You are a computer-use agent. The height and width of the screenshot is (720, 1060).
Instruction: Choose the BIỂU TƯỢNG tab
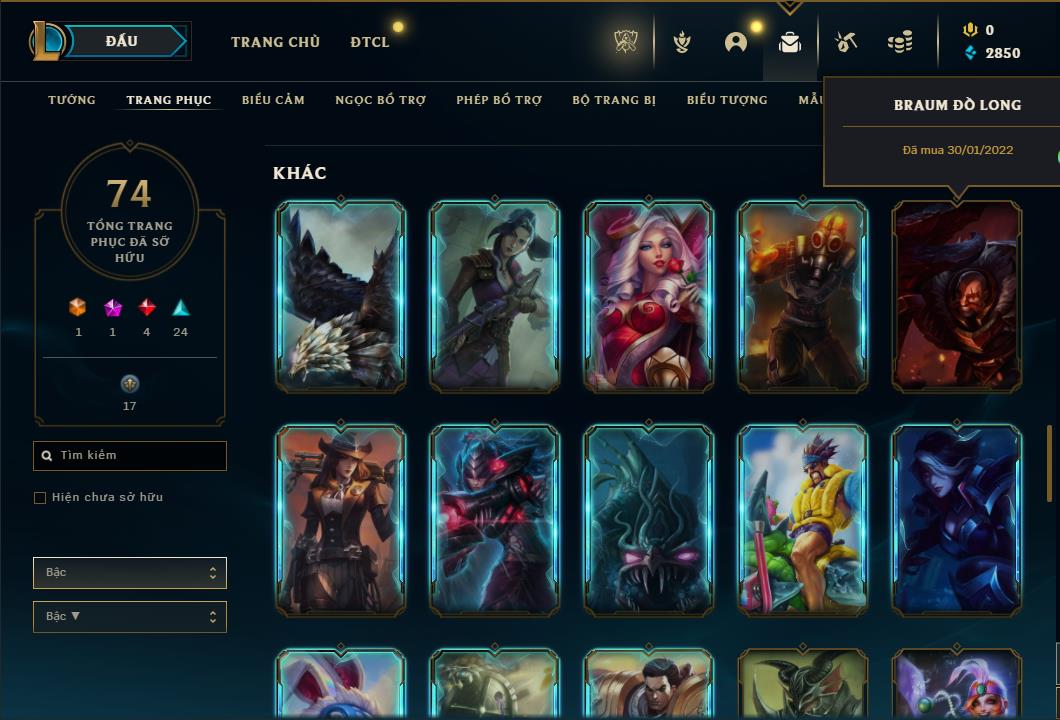pyautogui.click(x=727, y=100)
